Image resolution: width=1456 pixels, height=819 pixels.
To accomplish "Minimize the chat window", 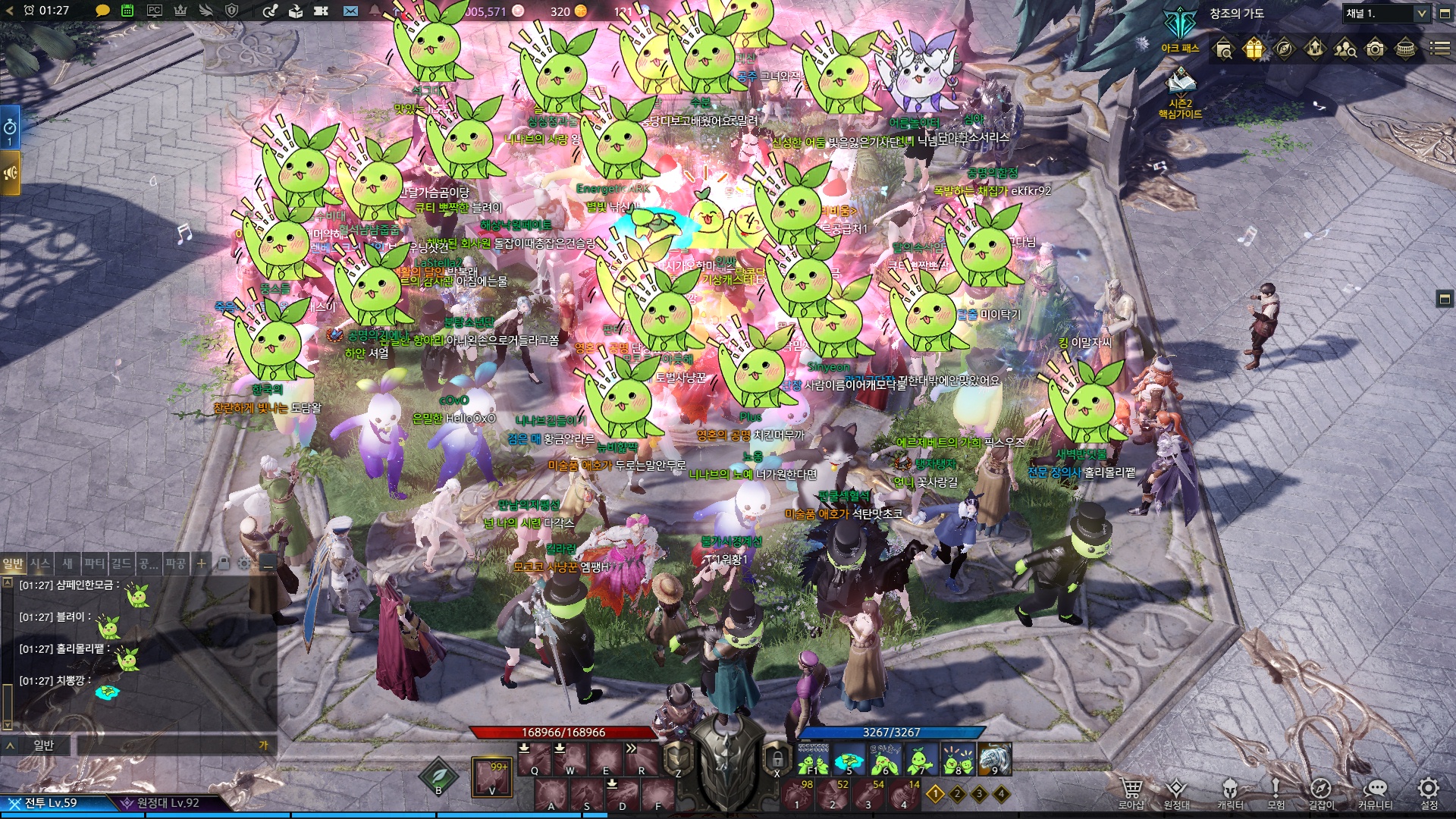I will (x=266, y=563).
